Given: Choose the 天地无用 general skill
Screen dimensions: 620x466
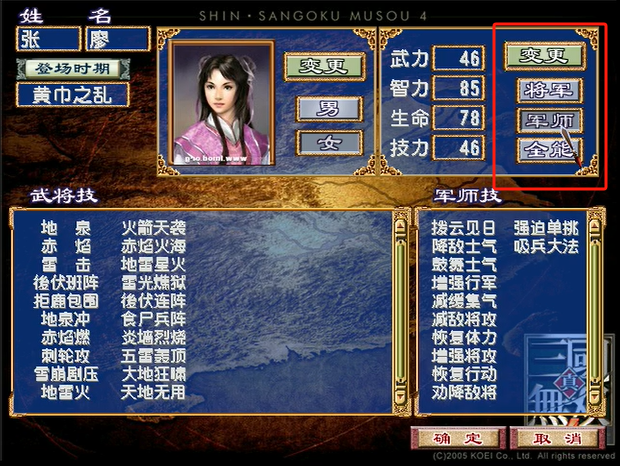Looking at the screenshot, I should pyautogui.click(x=153, y=393).
